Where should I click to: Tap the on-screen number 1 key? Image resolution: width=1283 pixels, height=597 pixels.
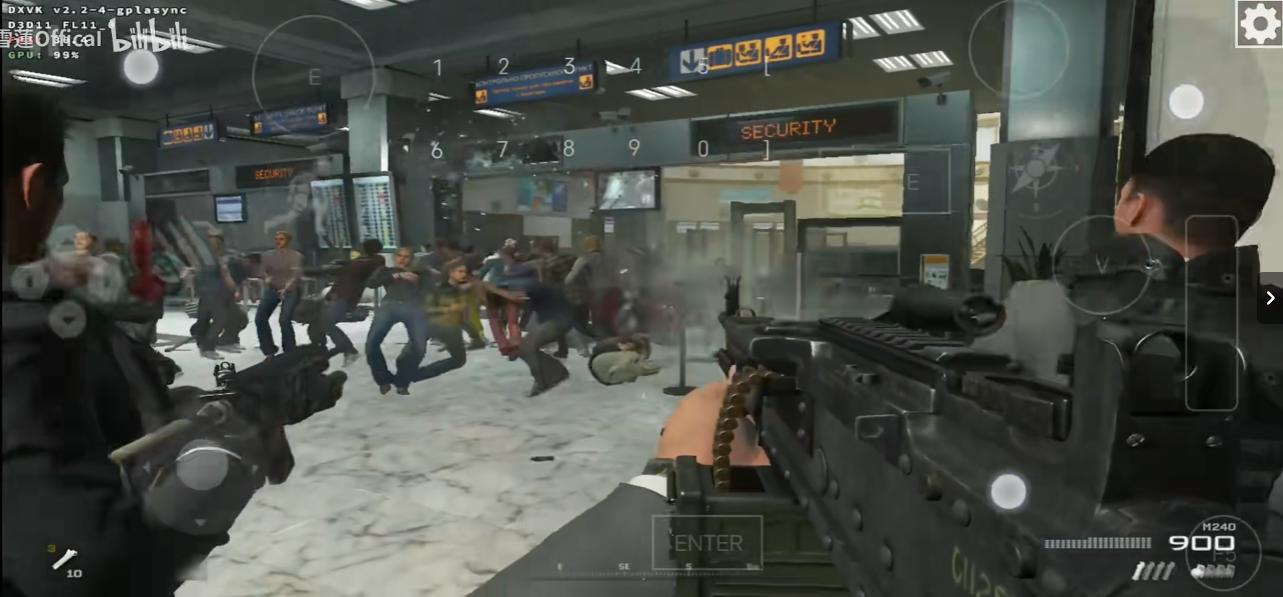coord(437,68)
